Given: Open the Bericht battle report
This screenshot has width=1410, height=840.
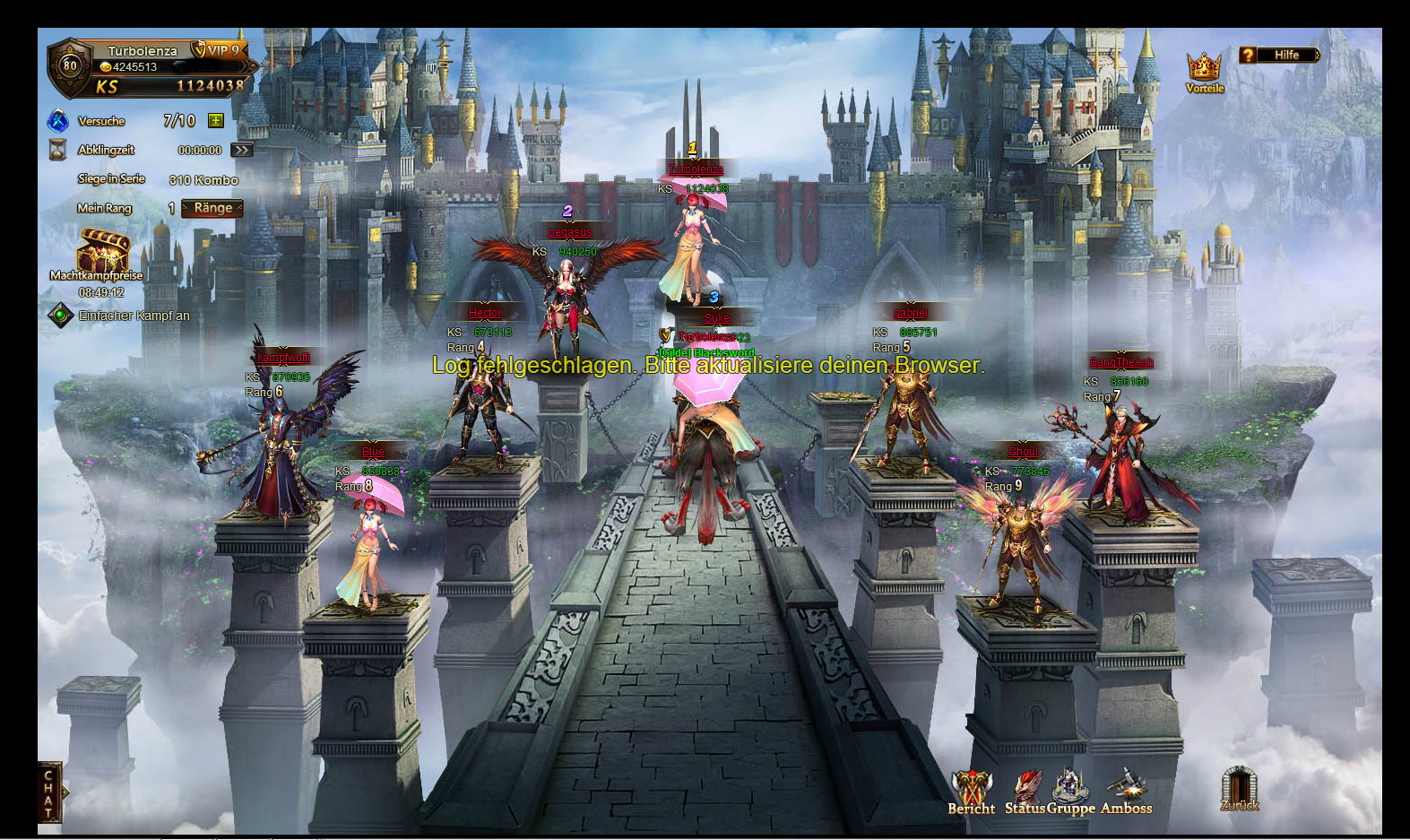Looking at the screenshot, I should coord(971,790).
